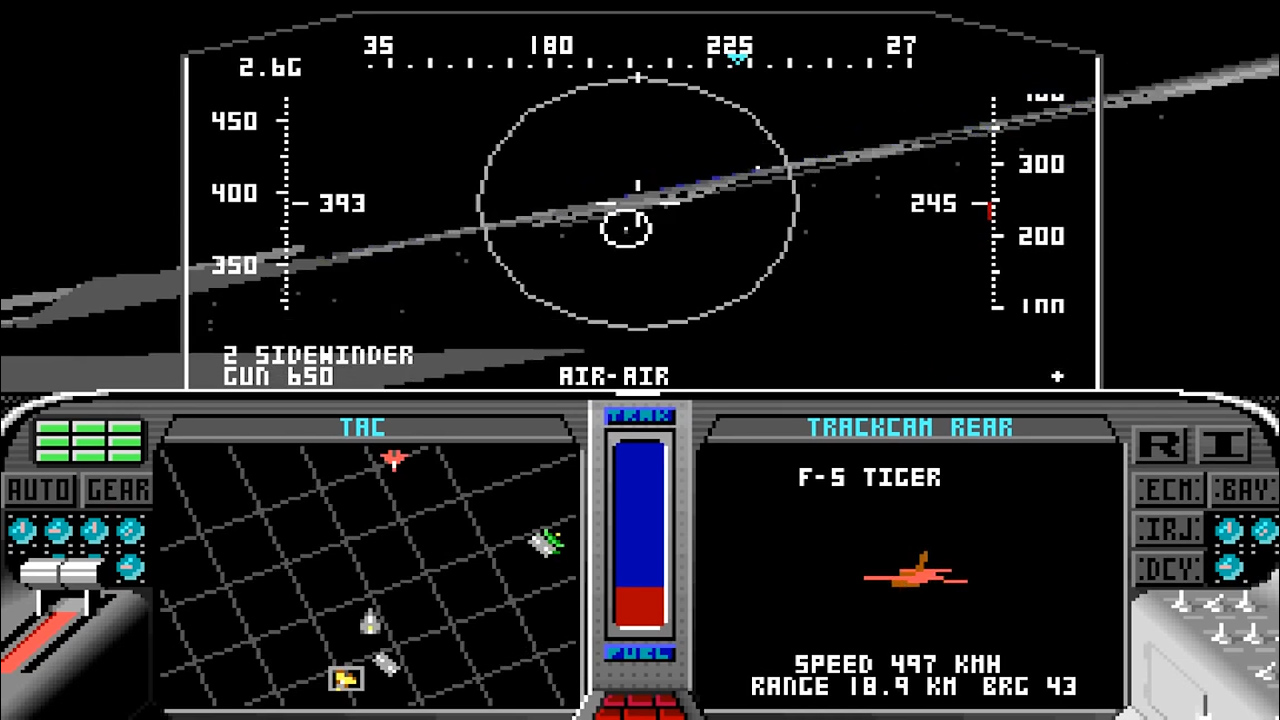Release a DCY decoy
The image size is (1280, 720).
pyautogui.click(x=1170, y=567)
